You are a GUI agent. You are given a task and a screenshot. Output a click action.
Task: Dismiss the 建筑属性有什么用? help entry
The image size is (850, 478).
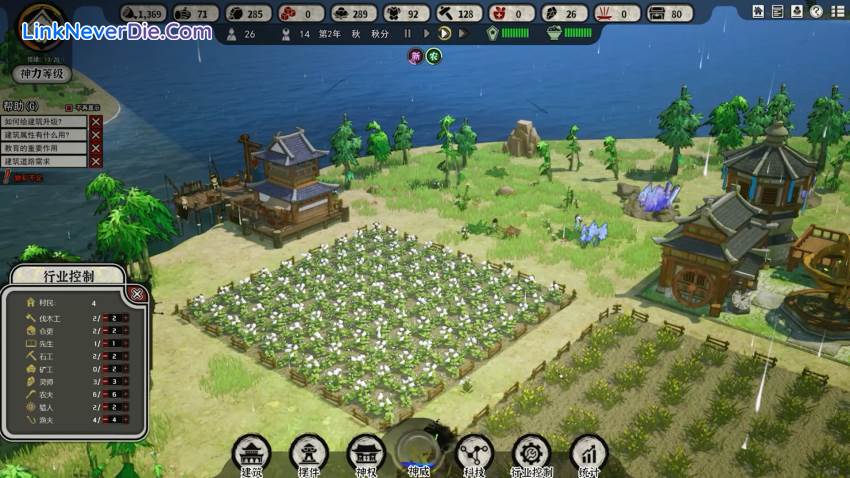click(96, 135)
